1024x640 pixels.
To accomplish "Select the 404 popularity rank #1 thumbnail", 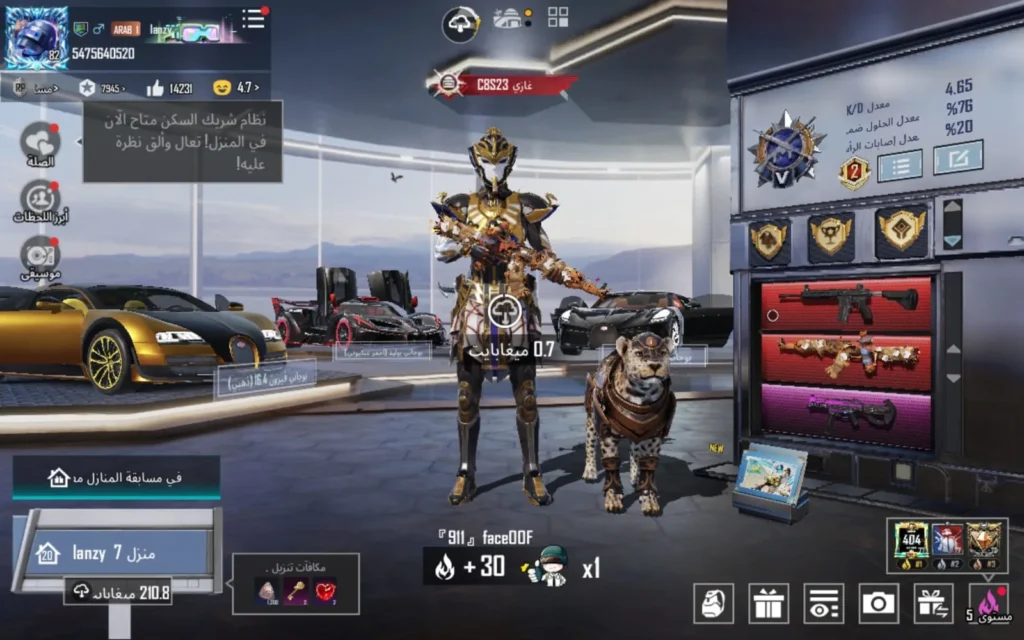I will 911,540.
